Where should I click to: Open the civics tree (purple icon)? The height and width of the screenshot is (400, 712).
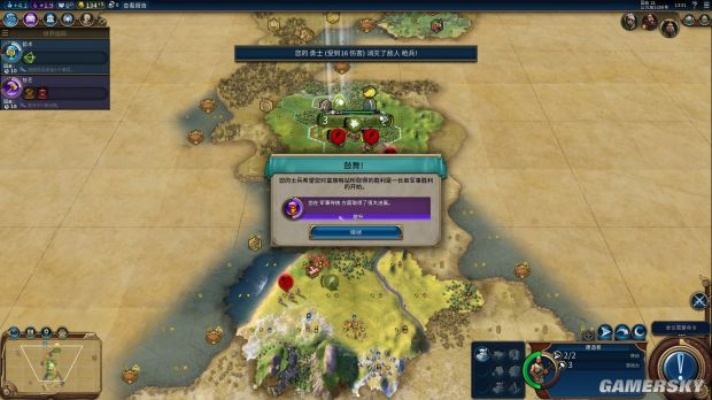(29, 19)
